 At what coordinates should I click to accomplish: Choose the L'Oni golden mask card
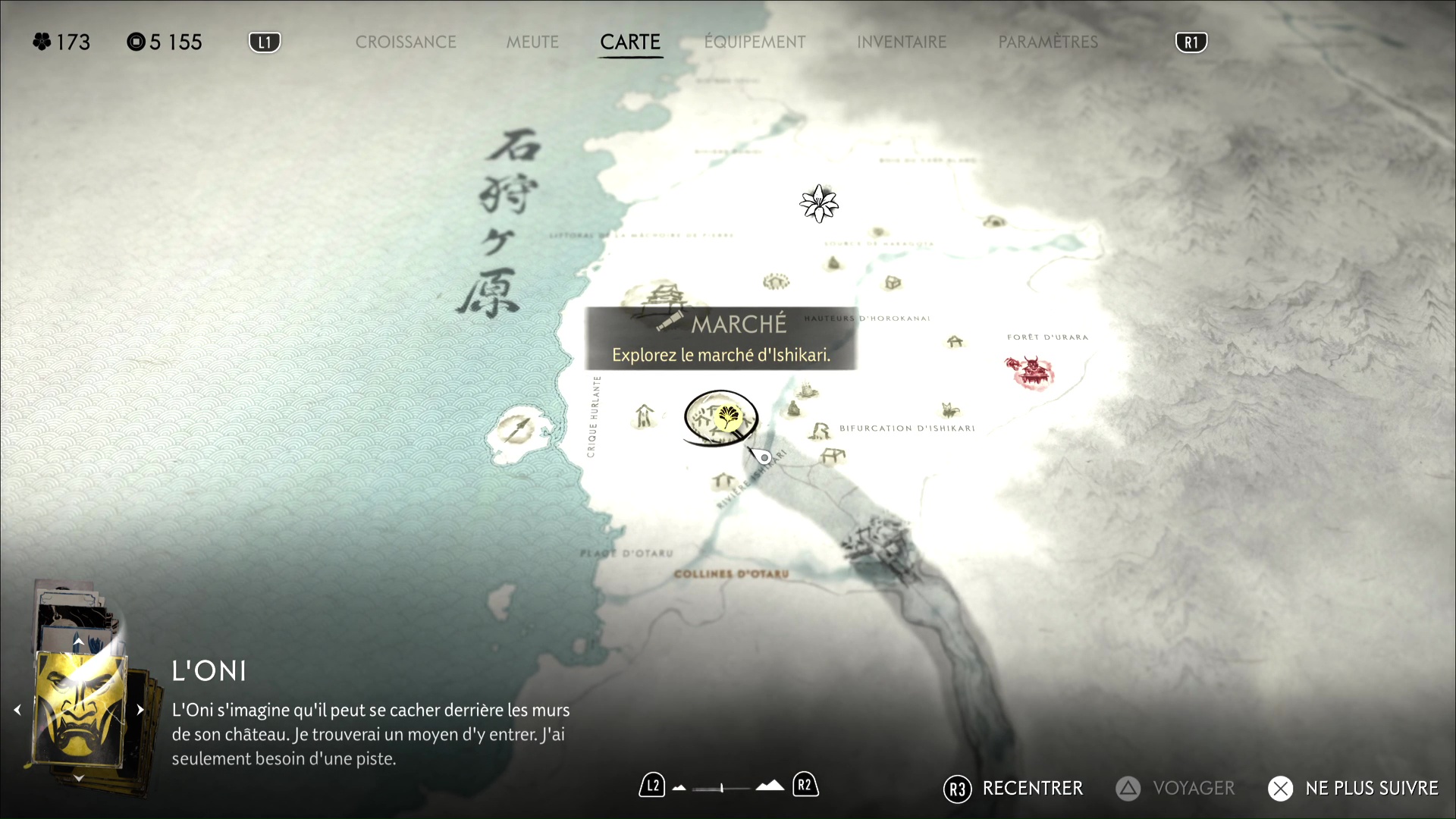coord(80,710)
